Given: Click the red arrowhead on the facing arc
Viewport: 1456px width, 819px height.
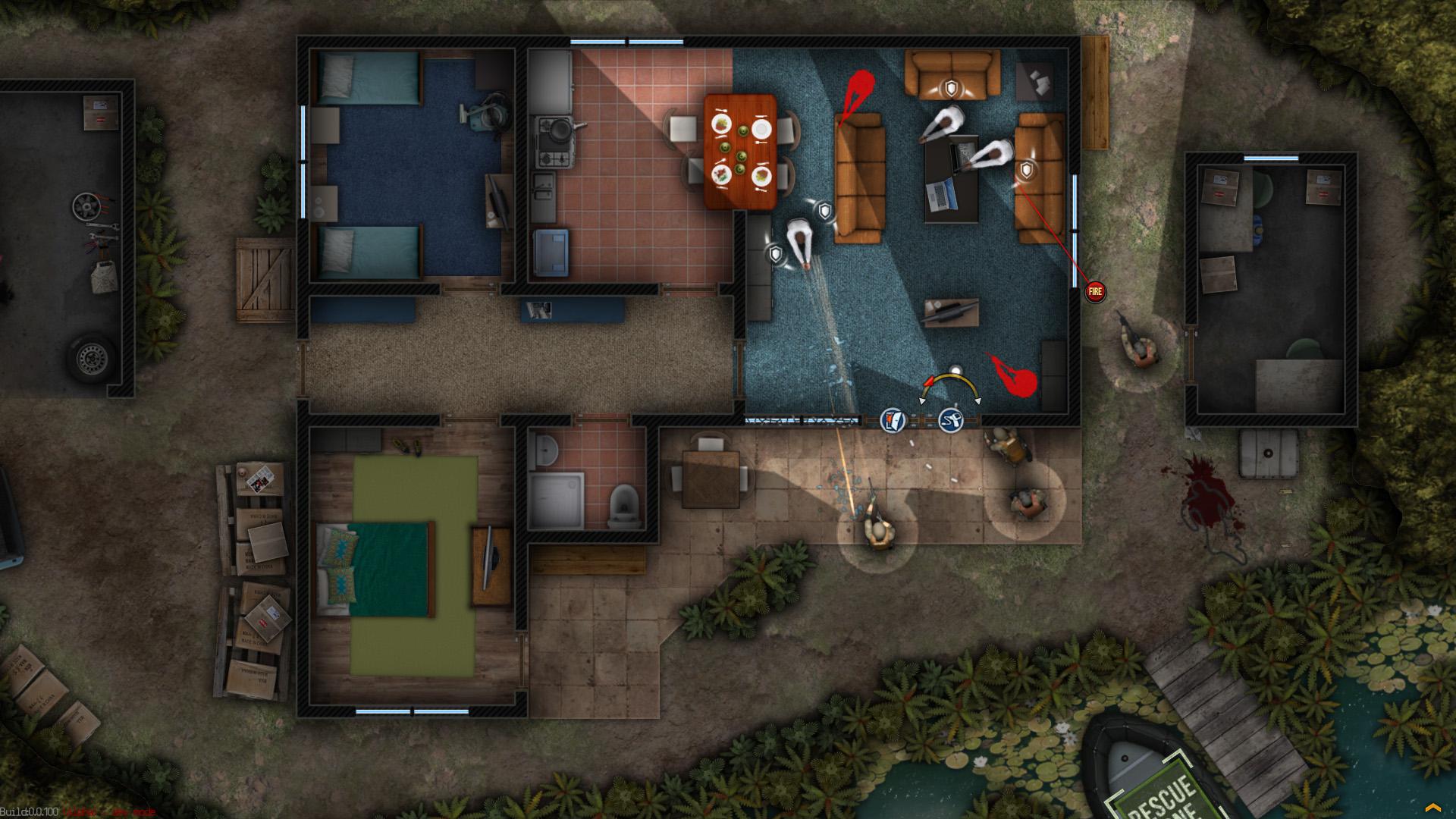Looking at the screenshot, I should 928,381.
